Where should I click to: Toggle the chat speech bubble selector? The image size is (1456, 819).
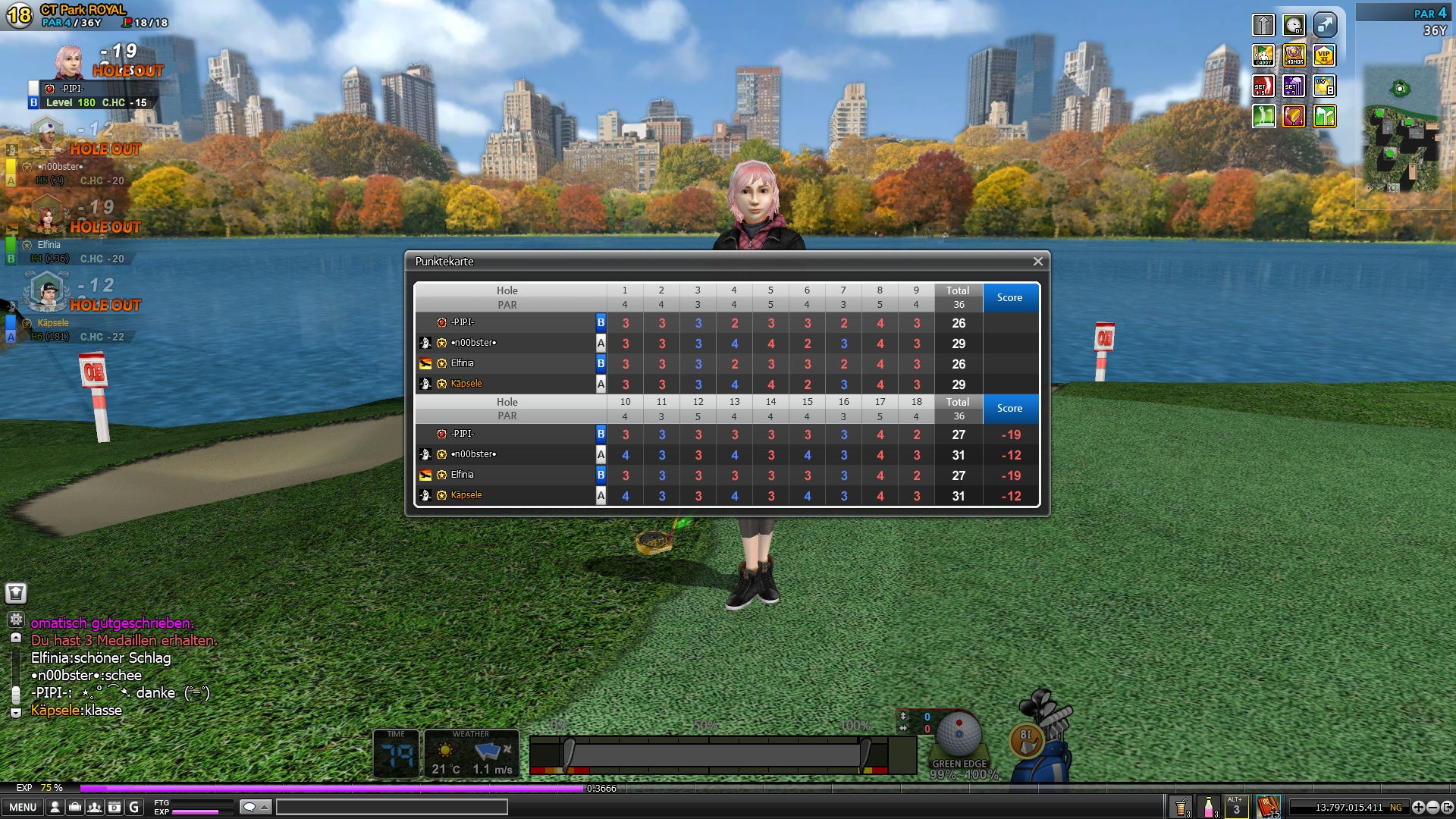tap(255, 807)
